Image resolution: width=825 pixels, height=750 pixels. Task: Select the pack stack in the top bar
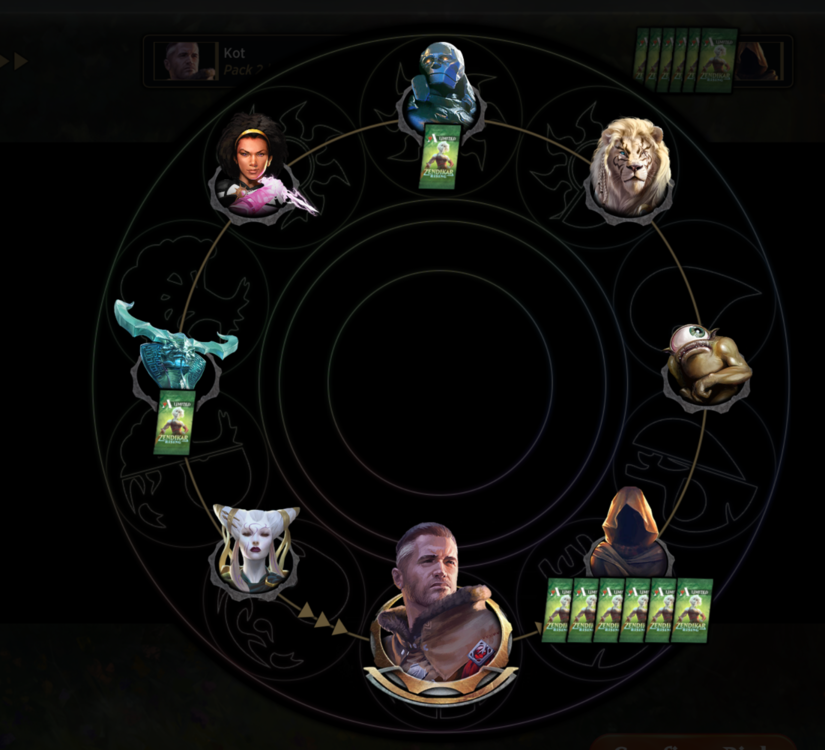(x=687, y=59)
